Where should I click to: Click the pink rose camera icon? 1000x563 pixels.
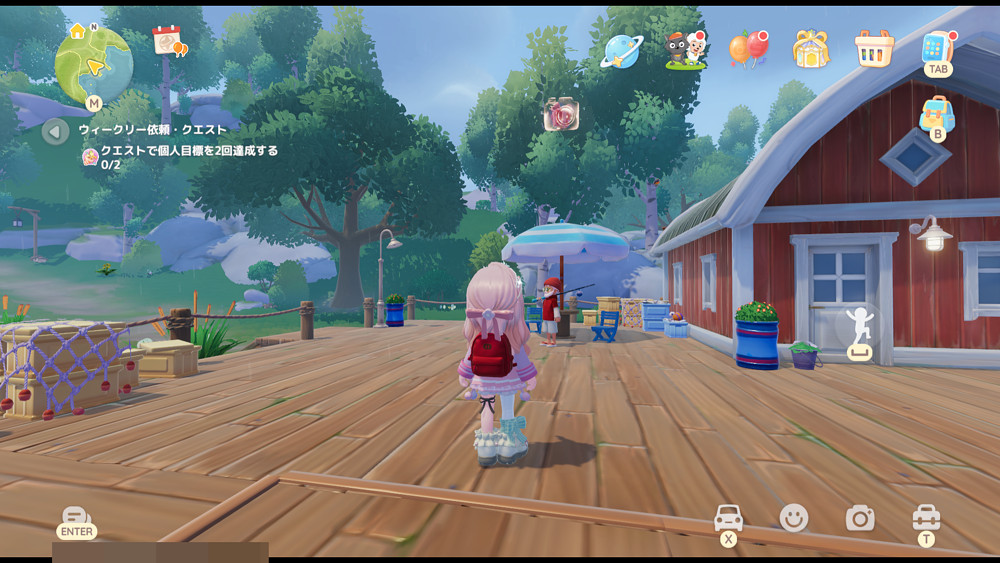click(x=561, y=114)
